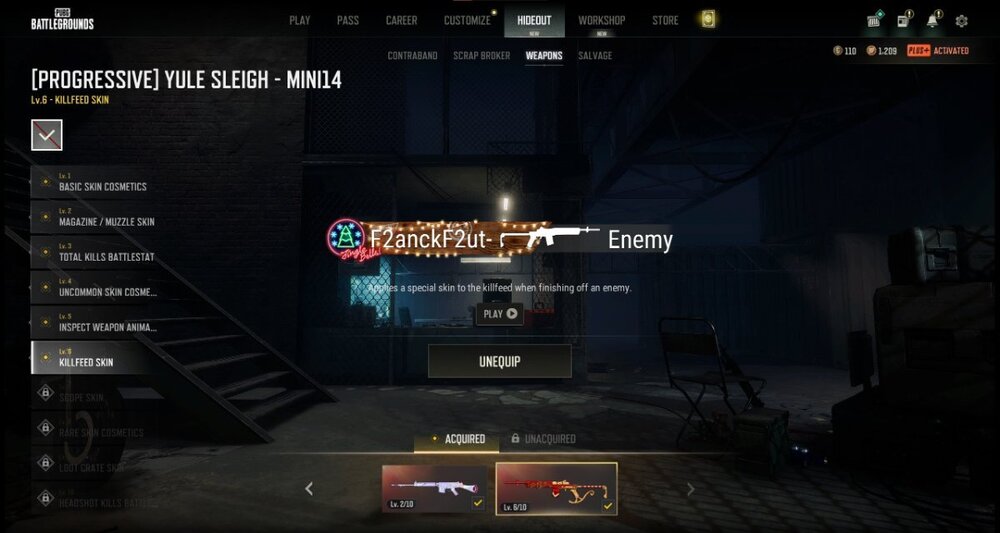Image resolution: width=1000 pixels, height=533 pixels.
Task: Switch to the Pass tab
Action: [x=347, y=20]
